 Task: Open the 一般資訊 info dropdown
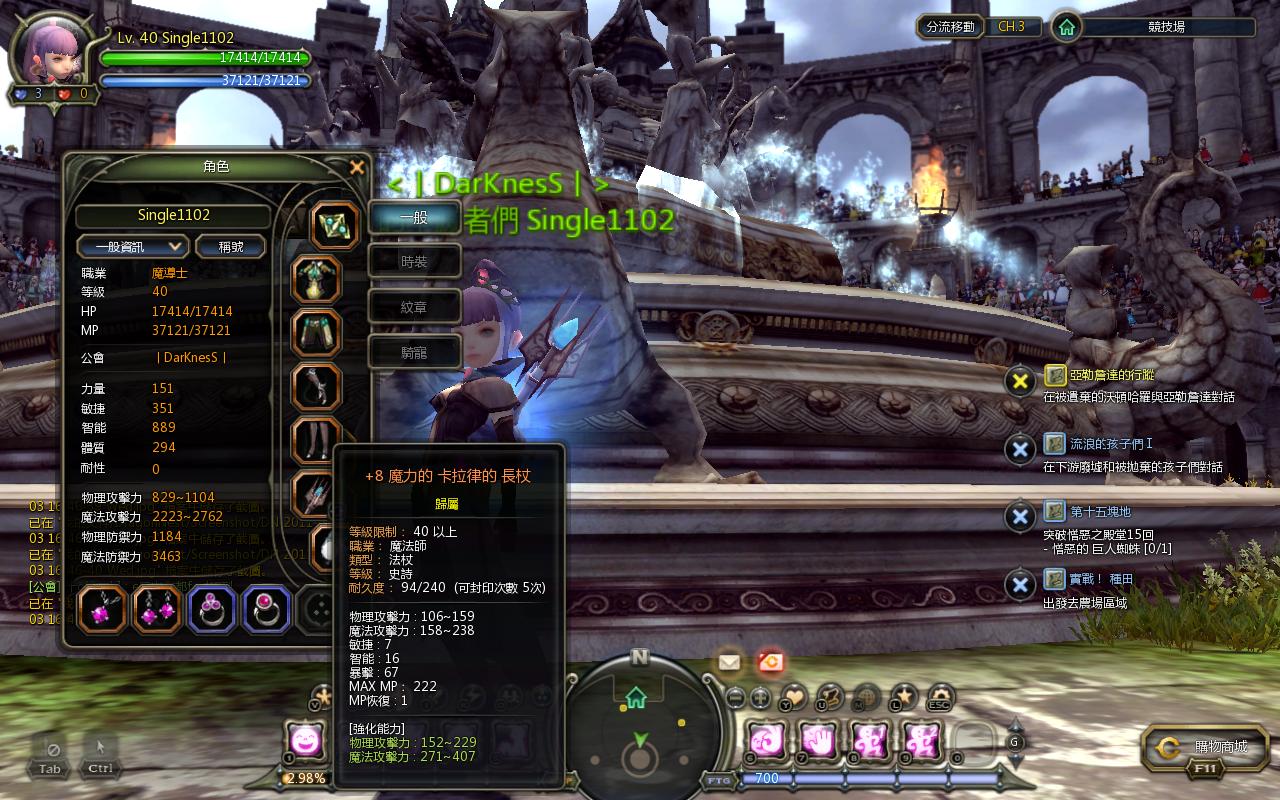[x=132, y=246]
